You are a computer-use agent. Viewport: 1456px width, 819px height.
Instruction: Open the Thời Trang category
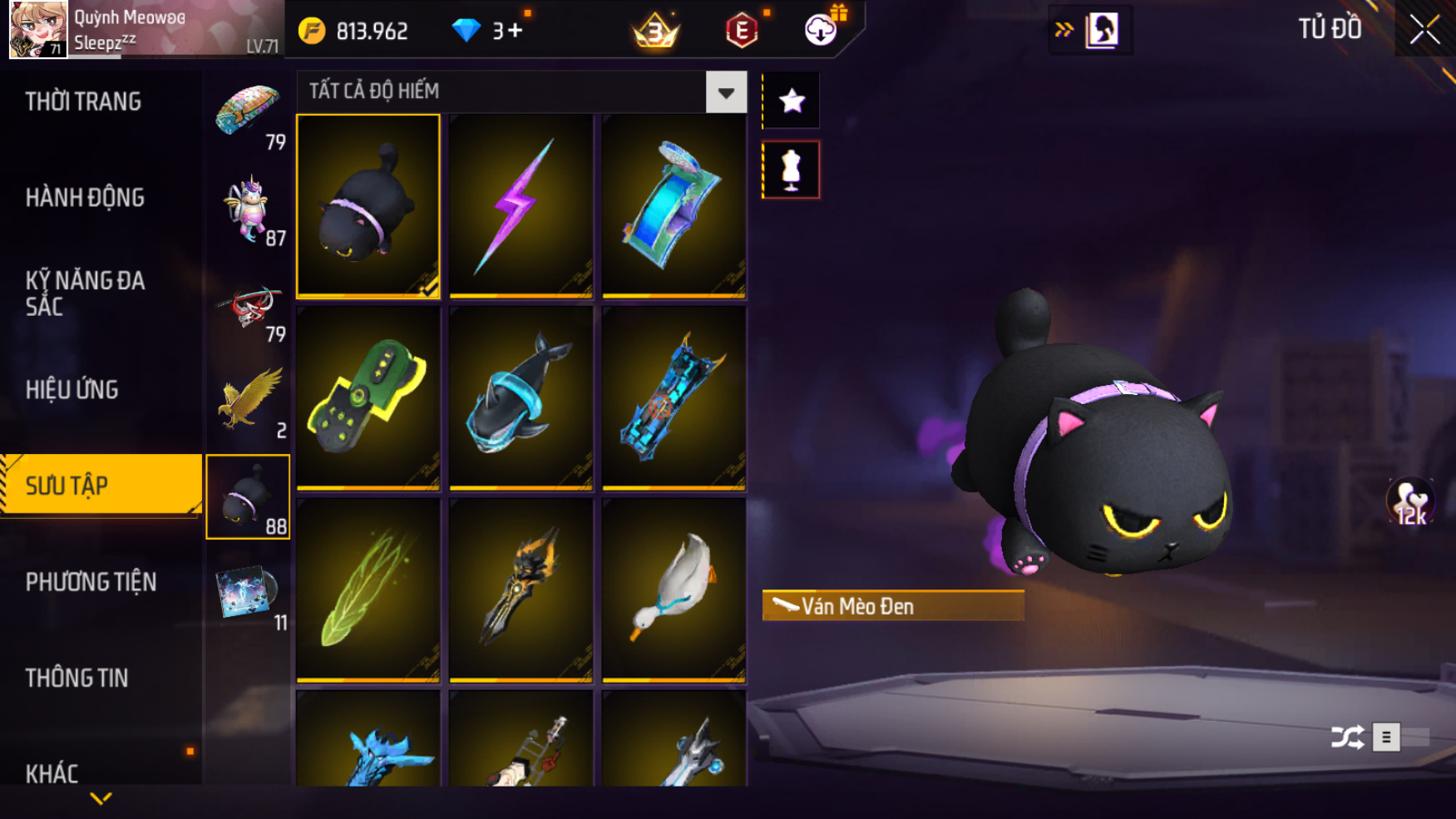(83, 101)
